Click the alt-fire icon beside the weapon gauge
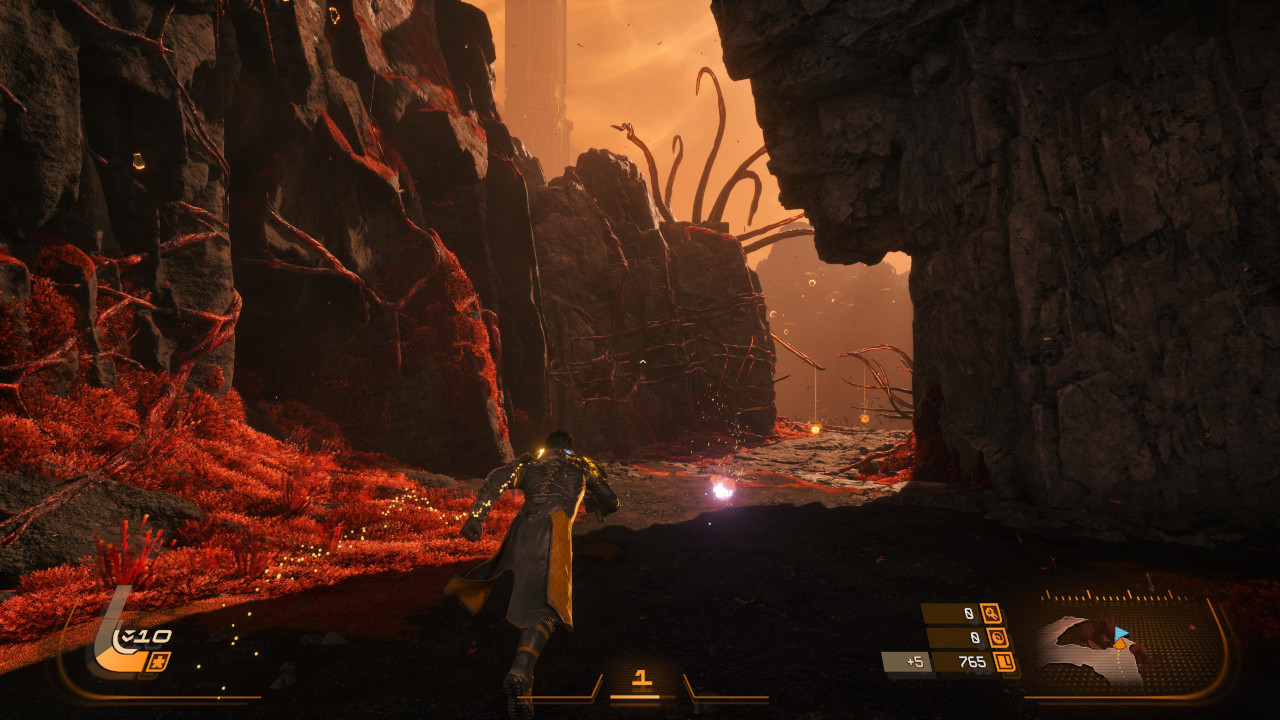This screenshot has height=720, width=1280. click(158, 661)
